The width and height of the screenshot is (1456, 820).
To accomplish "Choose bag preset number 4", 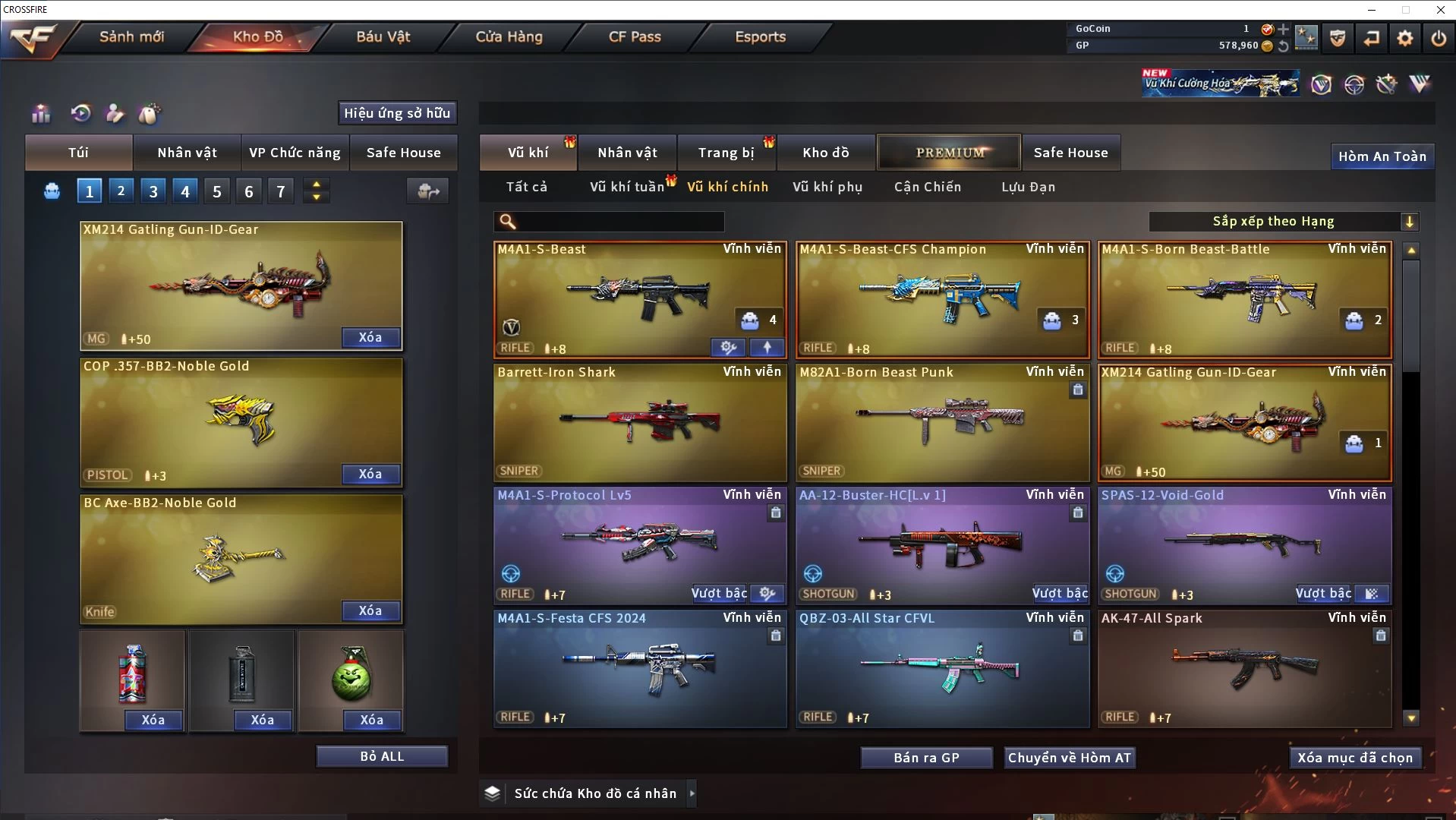I will pos(185,191).
